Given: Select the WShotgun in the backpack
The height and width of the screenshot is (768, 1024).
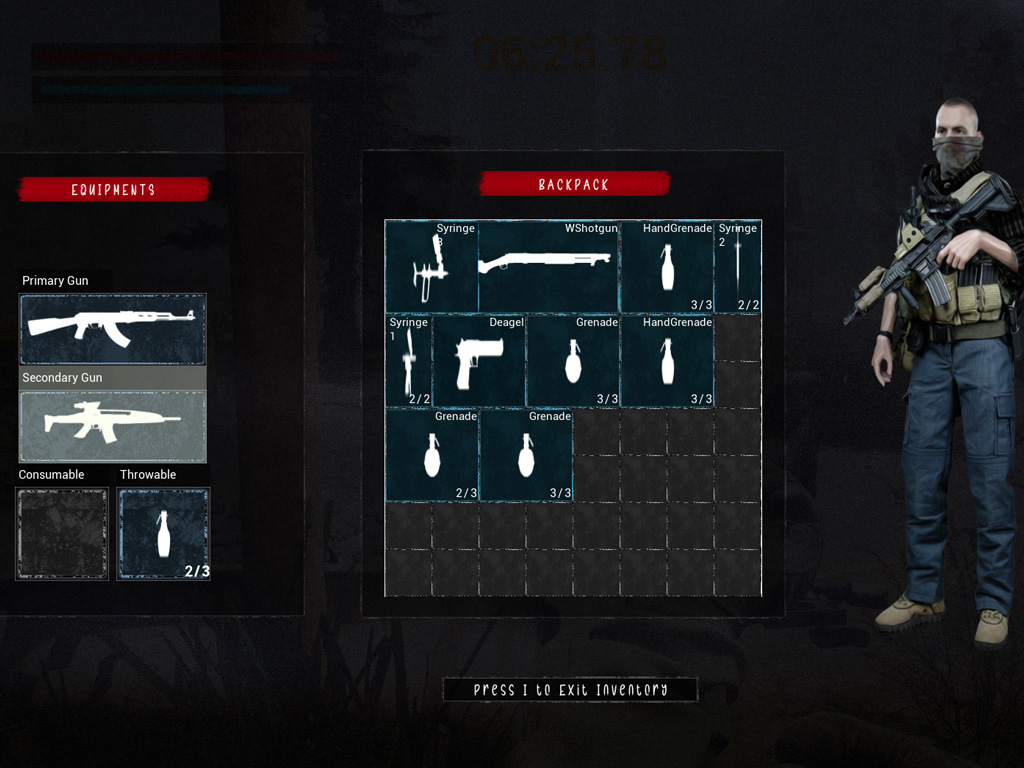Looking at the screenshot, I should pyautogui.click(x=549, y=267).
